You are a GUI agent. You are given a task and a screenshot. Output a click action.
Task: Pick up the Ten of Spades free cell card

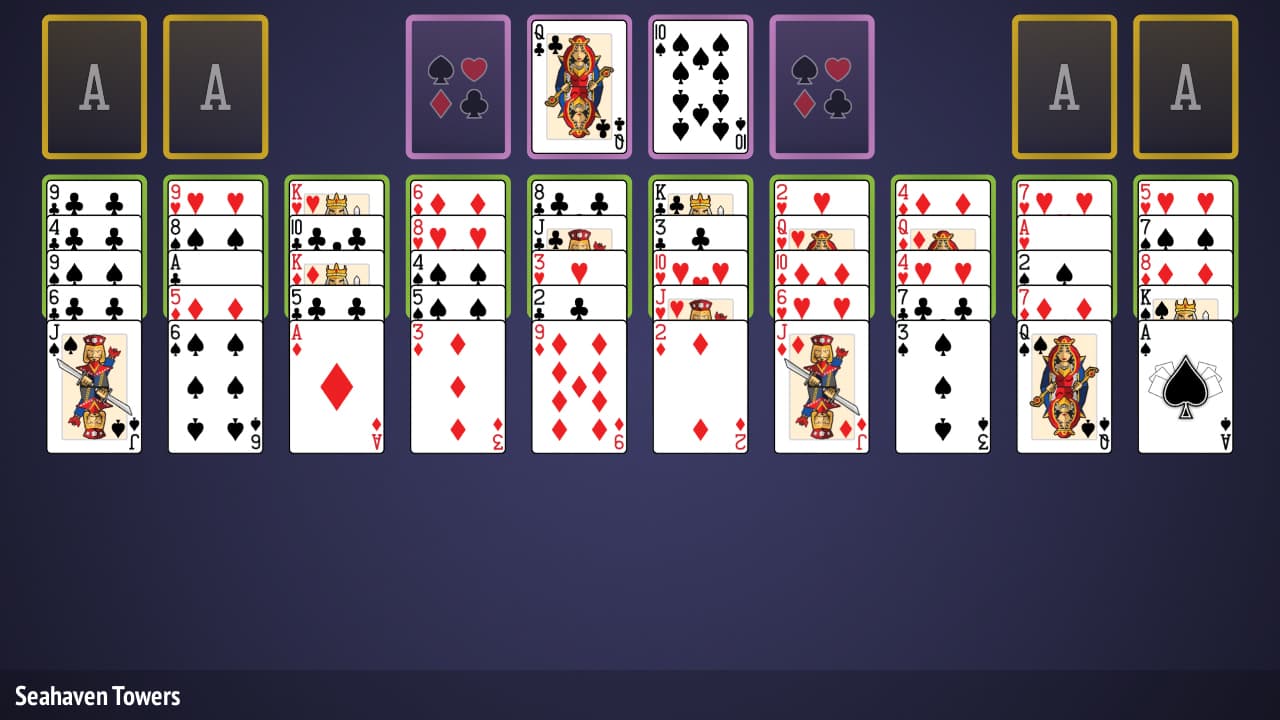[700, 85]
